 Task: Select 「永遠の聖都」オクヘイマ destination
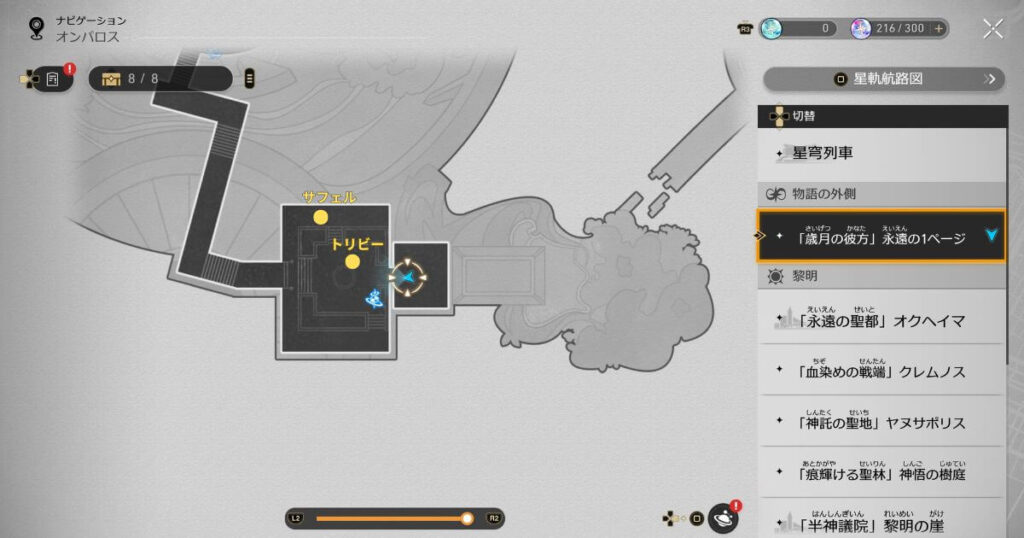(x=880, y=319)
